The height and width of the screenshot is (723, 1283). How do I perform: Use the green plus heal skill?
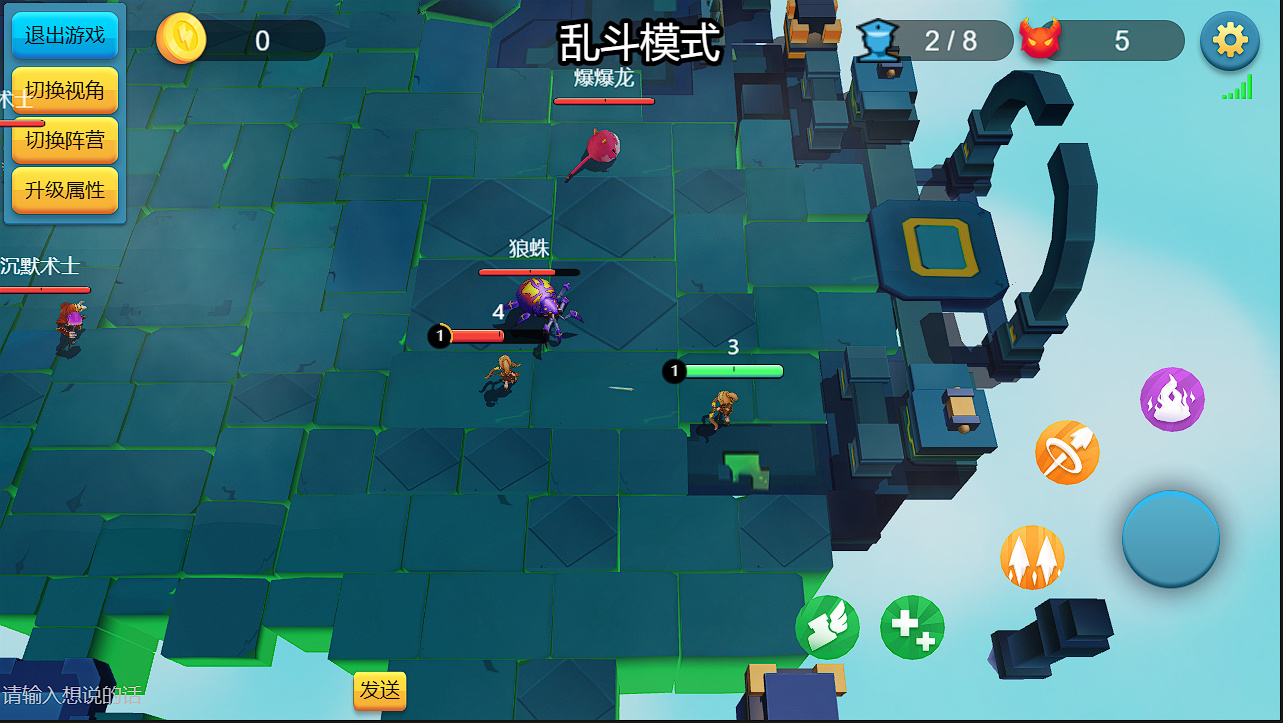pyautogui.click(x=912, y=628)
